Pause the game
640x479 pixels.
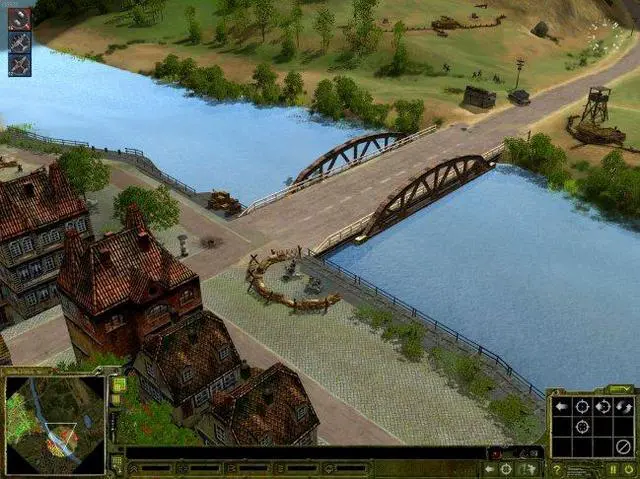point(613,469)
